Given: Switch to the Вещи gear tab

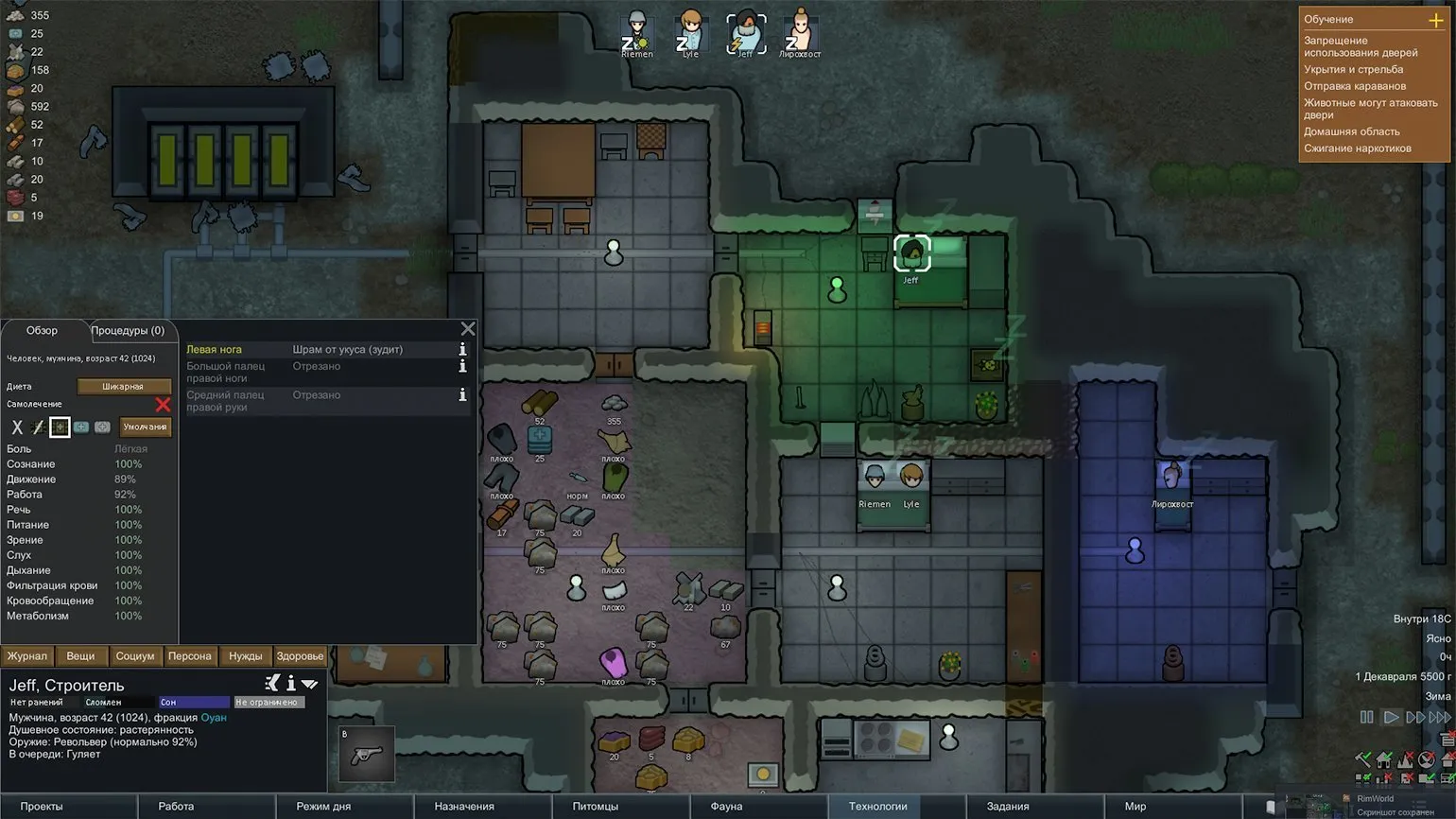Looking at the screenshot, I should coord(80,656).
